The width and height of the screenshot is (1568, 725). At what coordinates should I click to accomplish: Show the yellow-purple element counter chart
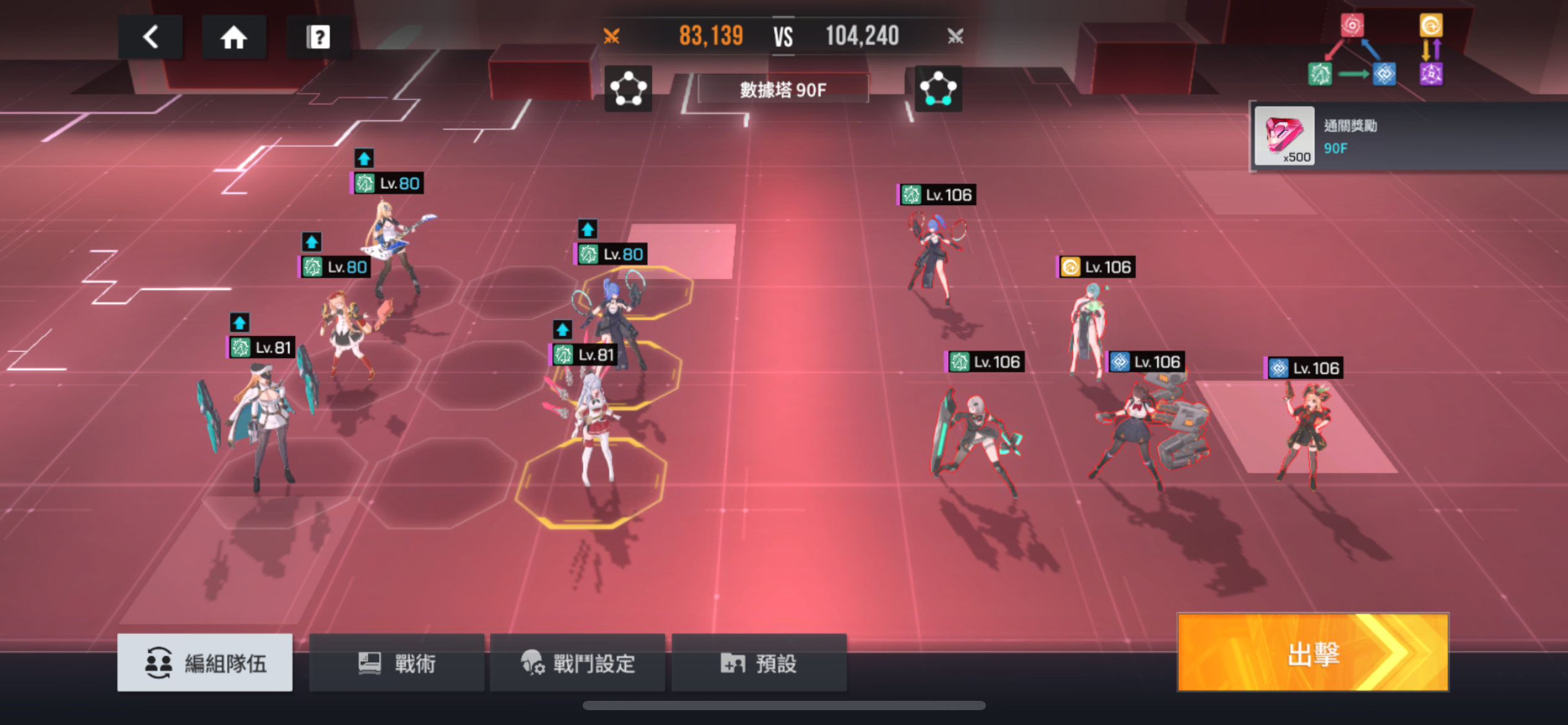pyautogui.click(x=1431, y=50)
